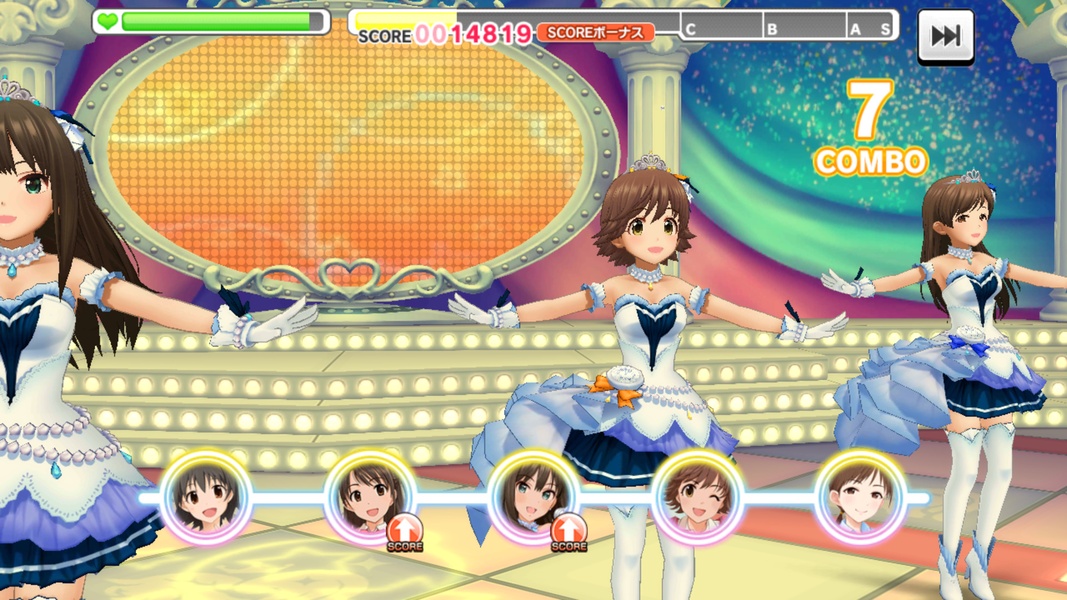Hit the winking idol's note circle

(697, 497)
